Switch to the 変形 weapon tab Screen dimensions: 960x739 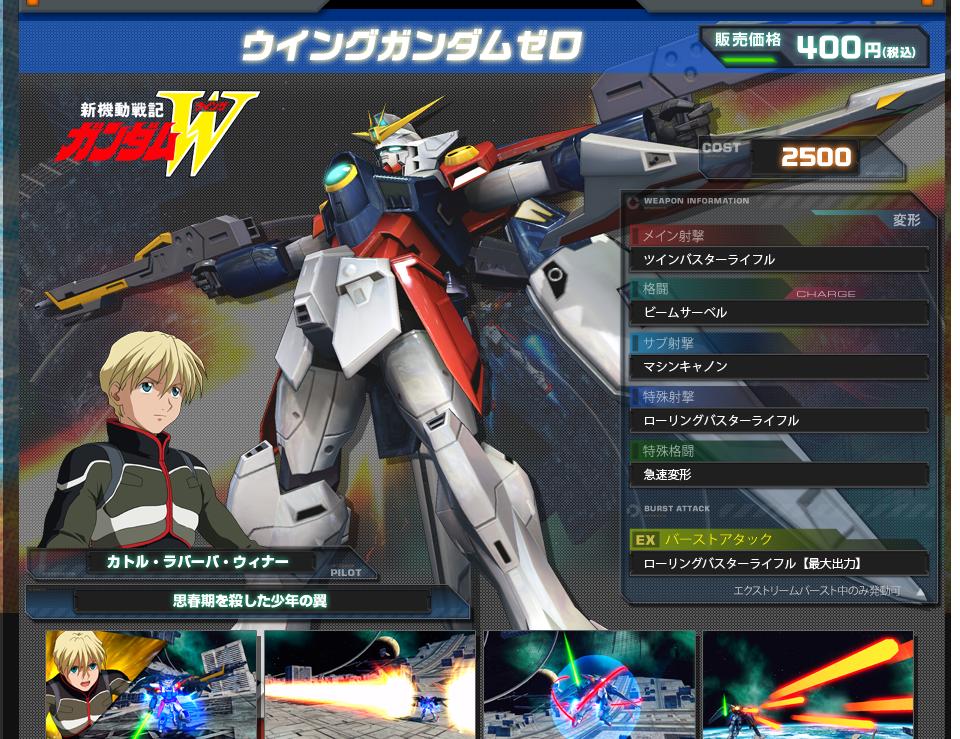click(906, 220)
